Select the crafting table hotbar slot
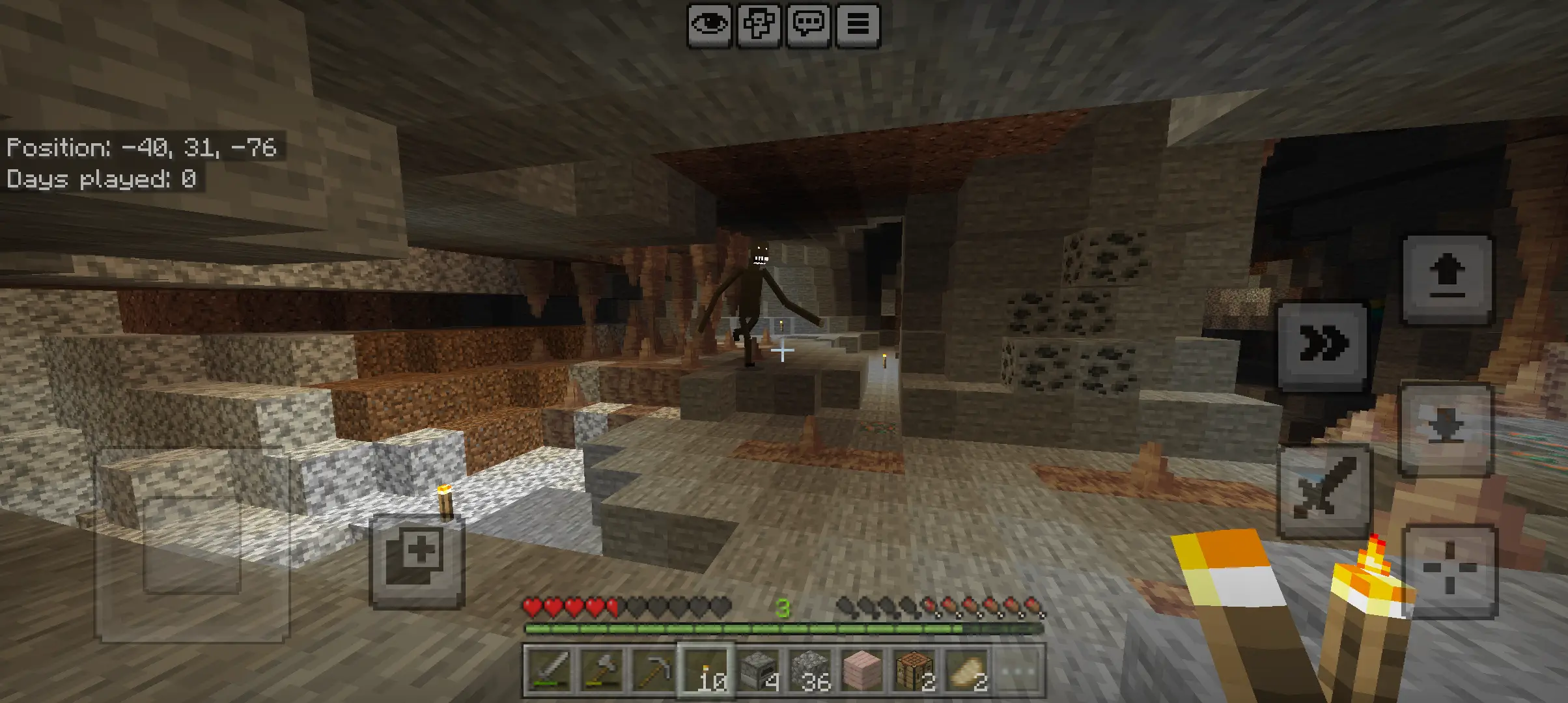 915,670
